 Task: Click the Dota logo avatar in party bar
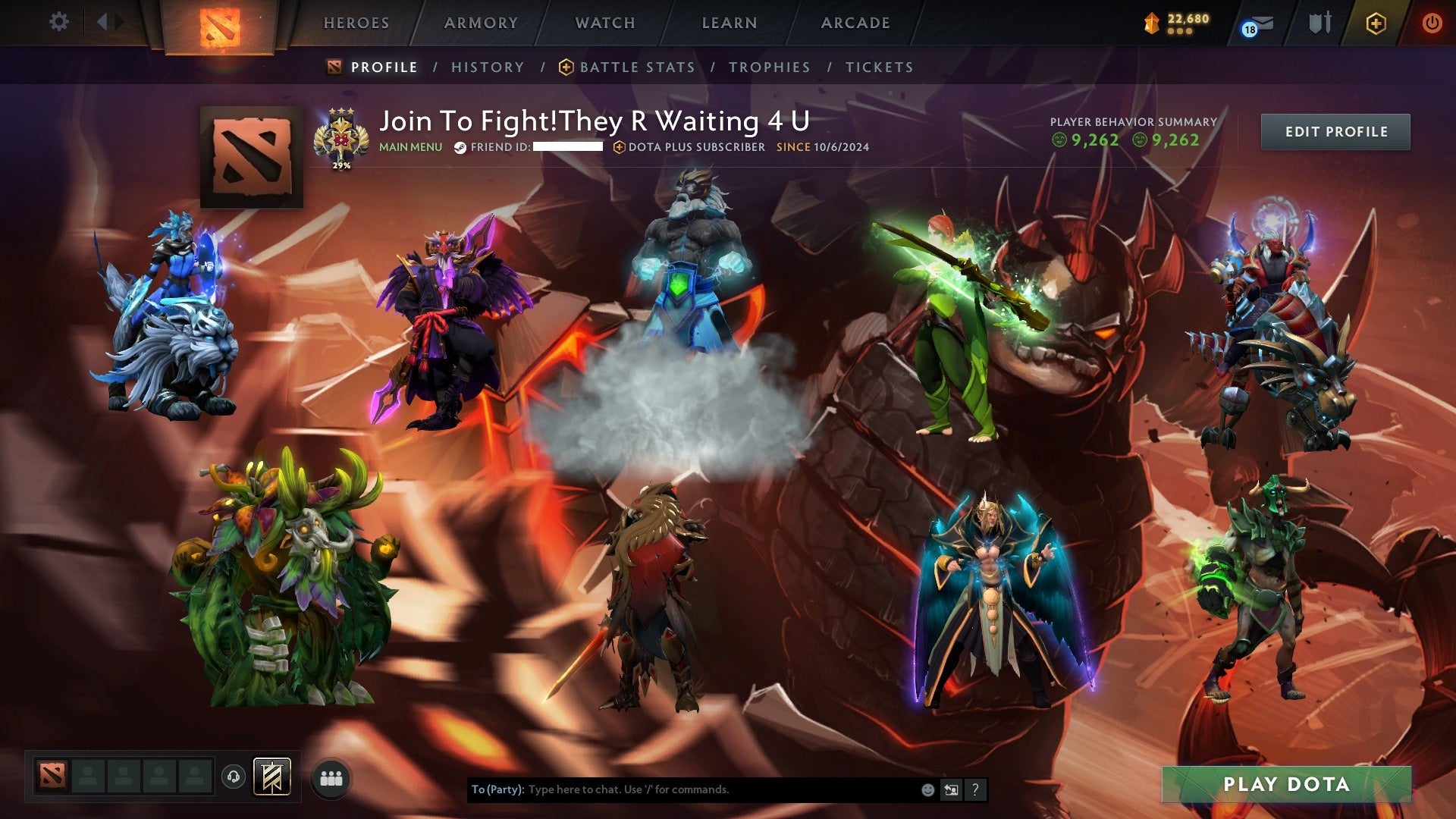(x=52, y=776)
